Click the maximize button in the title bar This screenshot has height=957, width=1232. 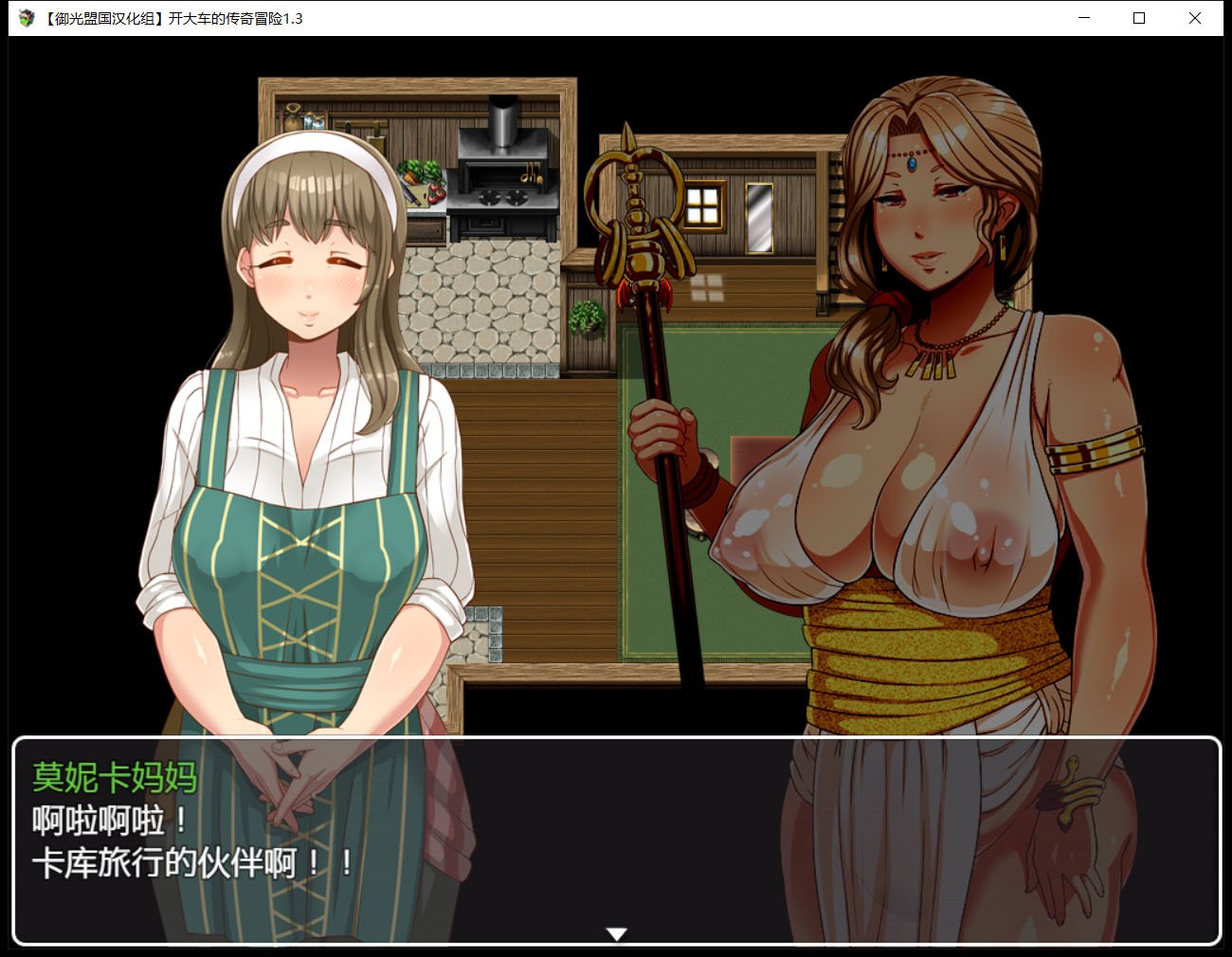pyautogui.click(x=1139, y=18)
